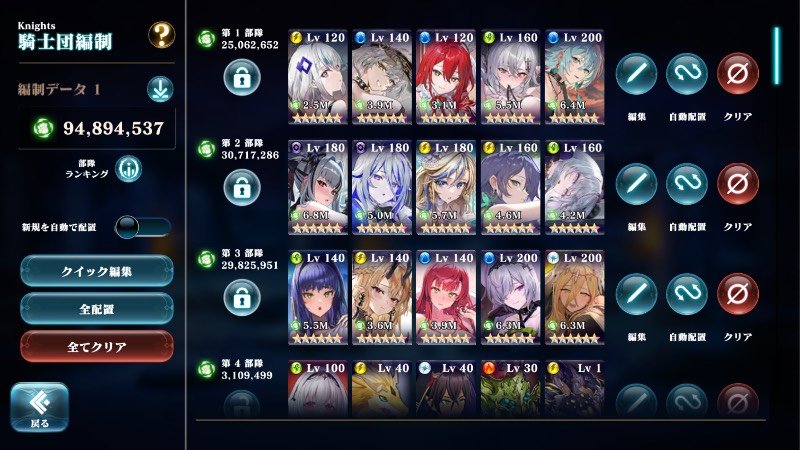Click the vertical scrollbar on the right edge

[777, 60]
